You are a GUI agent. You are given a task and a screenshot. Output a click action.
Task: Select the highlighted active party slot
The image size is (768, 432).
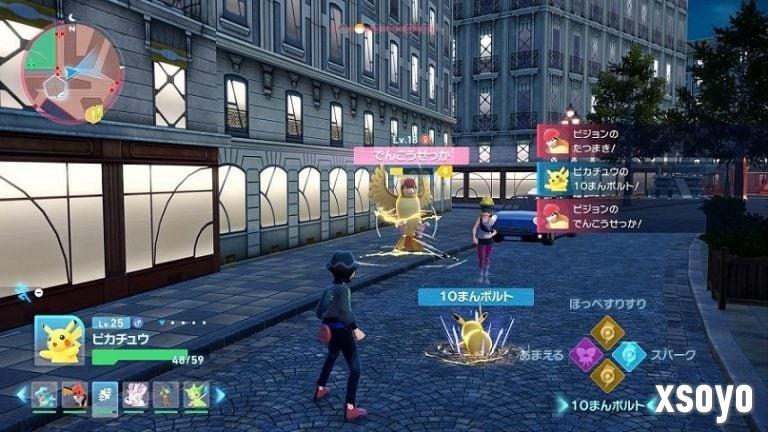(105, 395)
